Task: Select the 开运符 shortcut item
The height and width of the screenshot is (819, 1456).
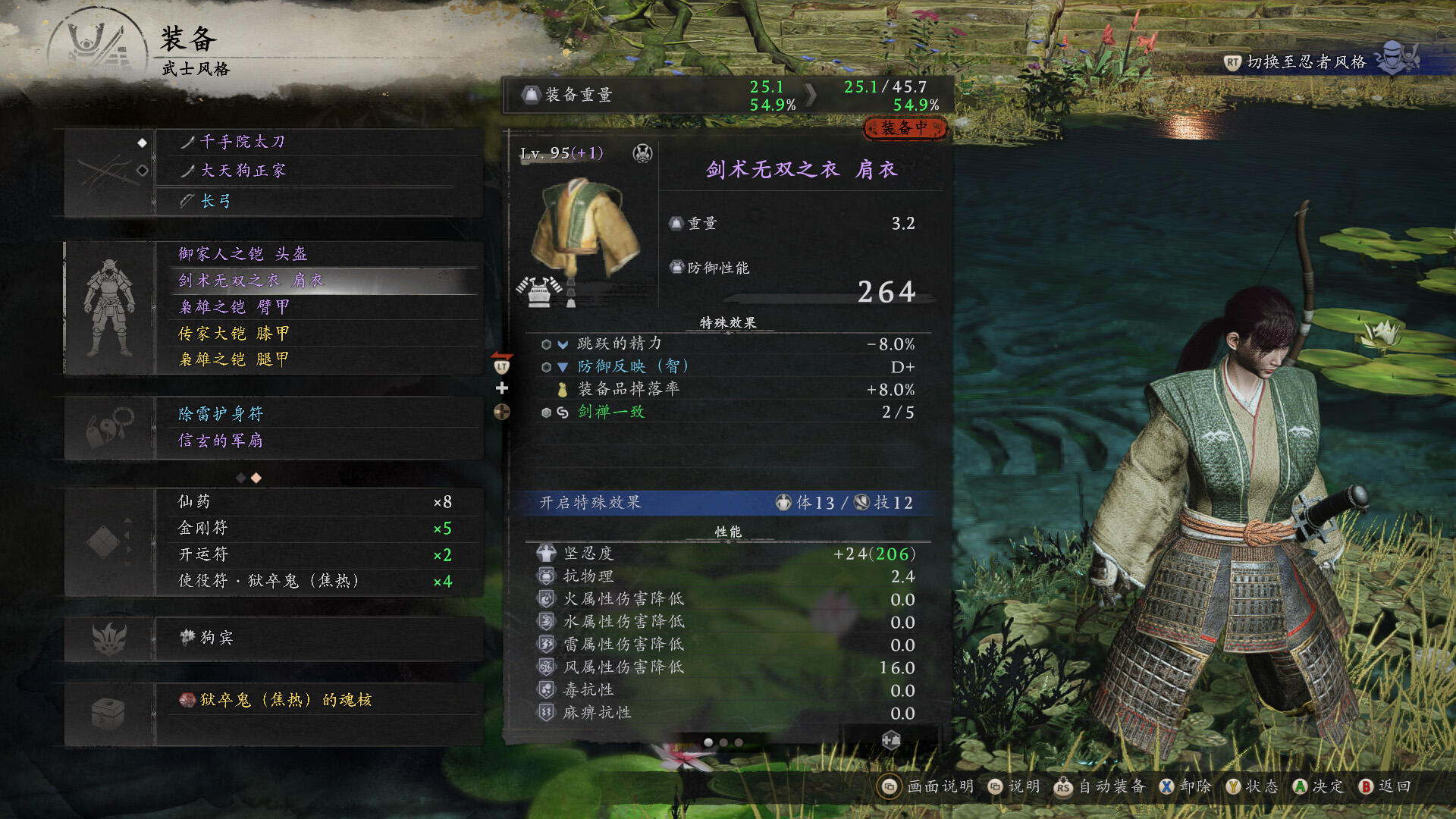Action: click(315, 555)
